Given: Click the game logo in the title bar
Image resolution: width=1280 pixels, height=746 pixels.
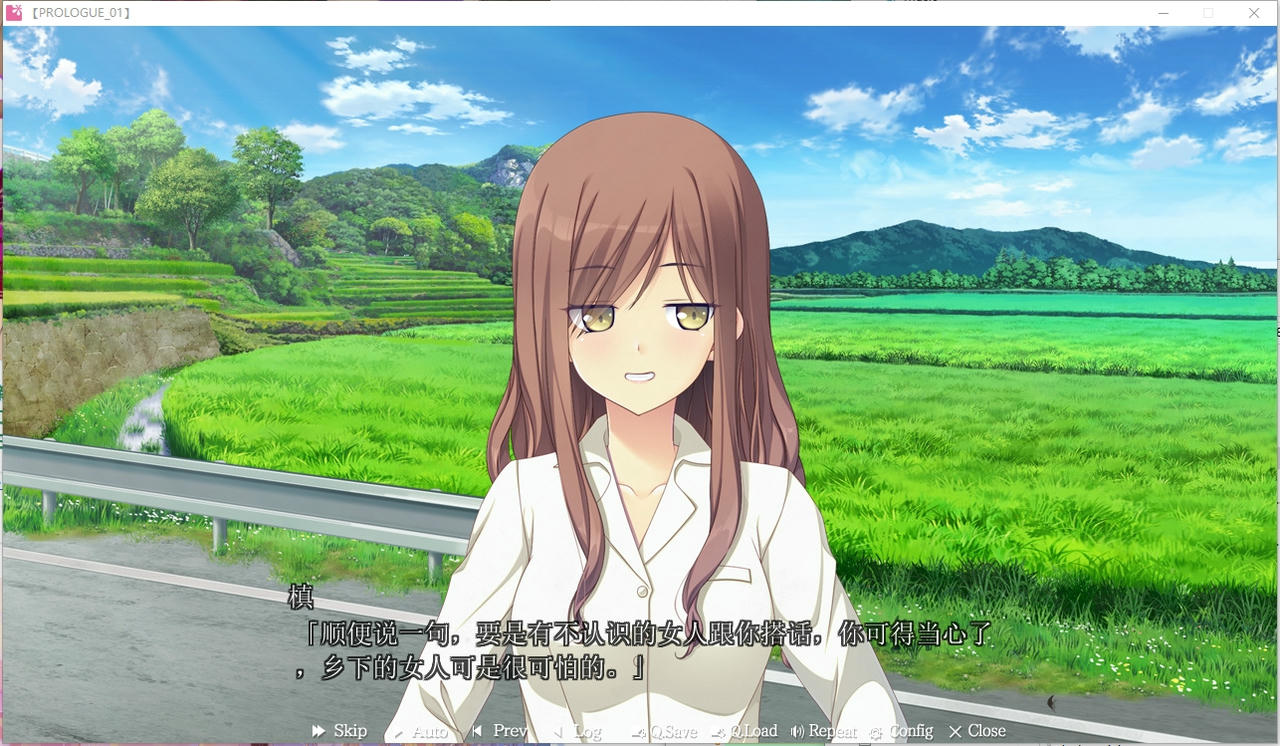Looking at the screenshot, I should pos(14,13).
